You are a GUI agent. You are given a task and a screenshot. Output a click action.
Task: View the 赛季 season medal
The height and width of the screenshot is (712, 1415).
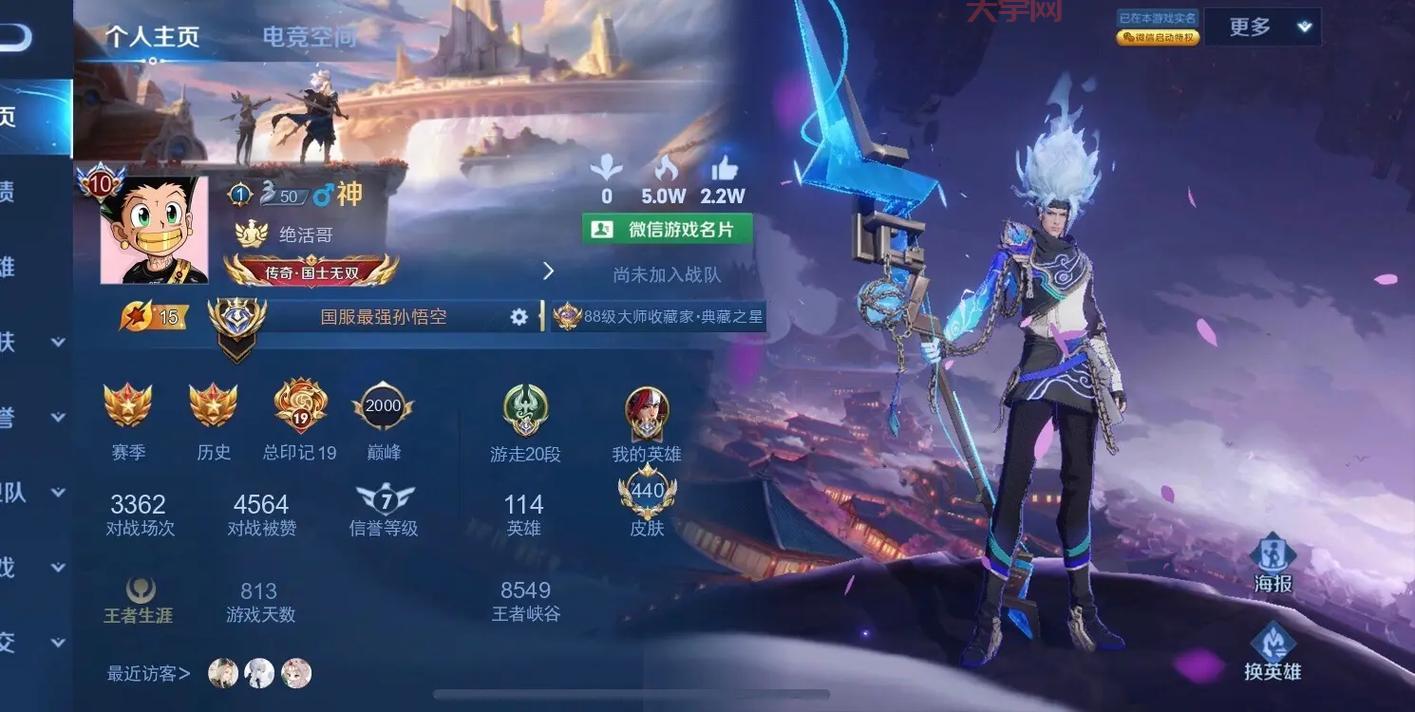(128, 406)
